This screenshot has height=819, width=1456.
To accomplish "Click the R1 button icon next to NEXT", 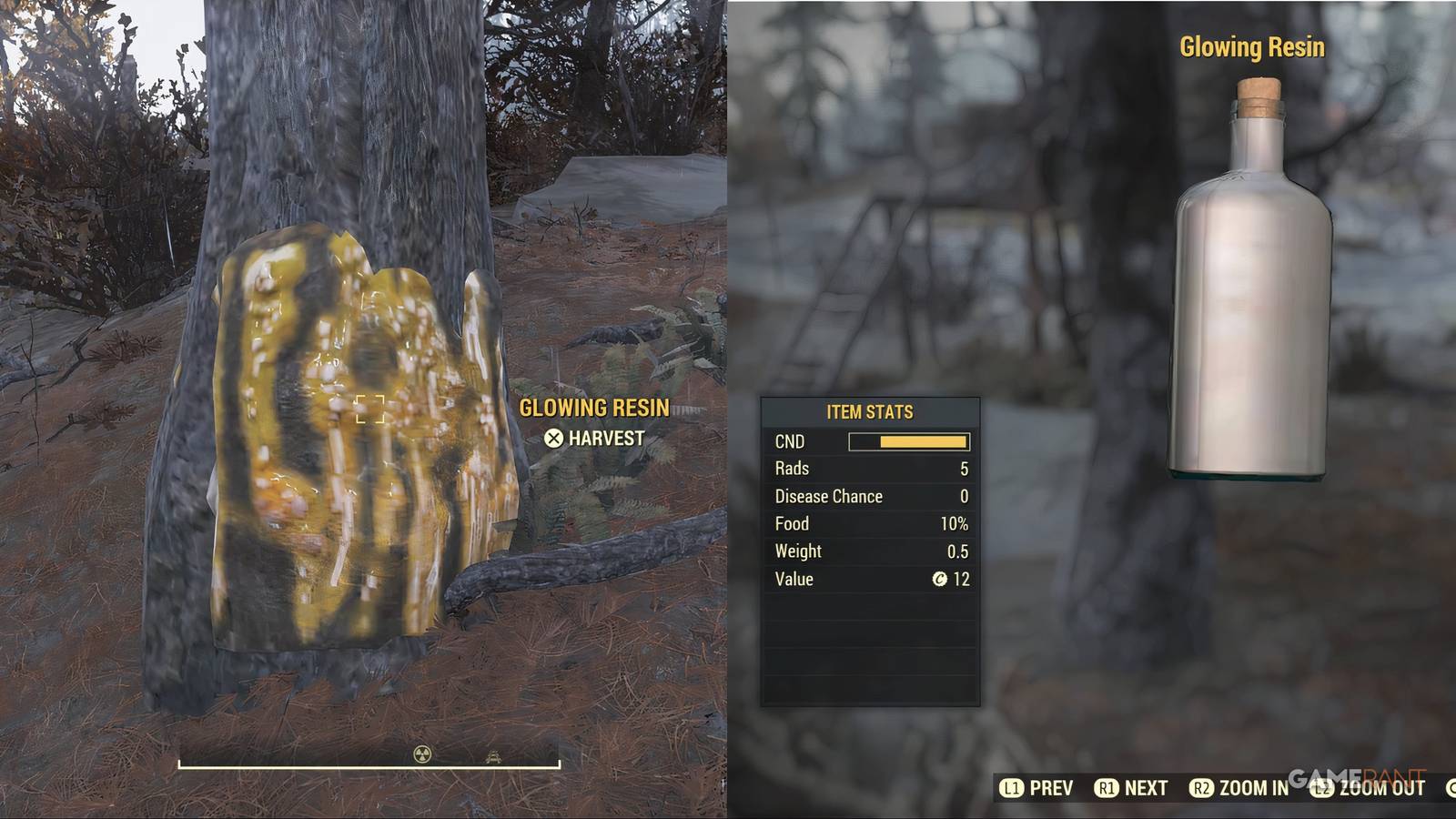I will pos(1108,787).
